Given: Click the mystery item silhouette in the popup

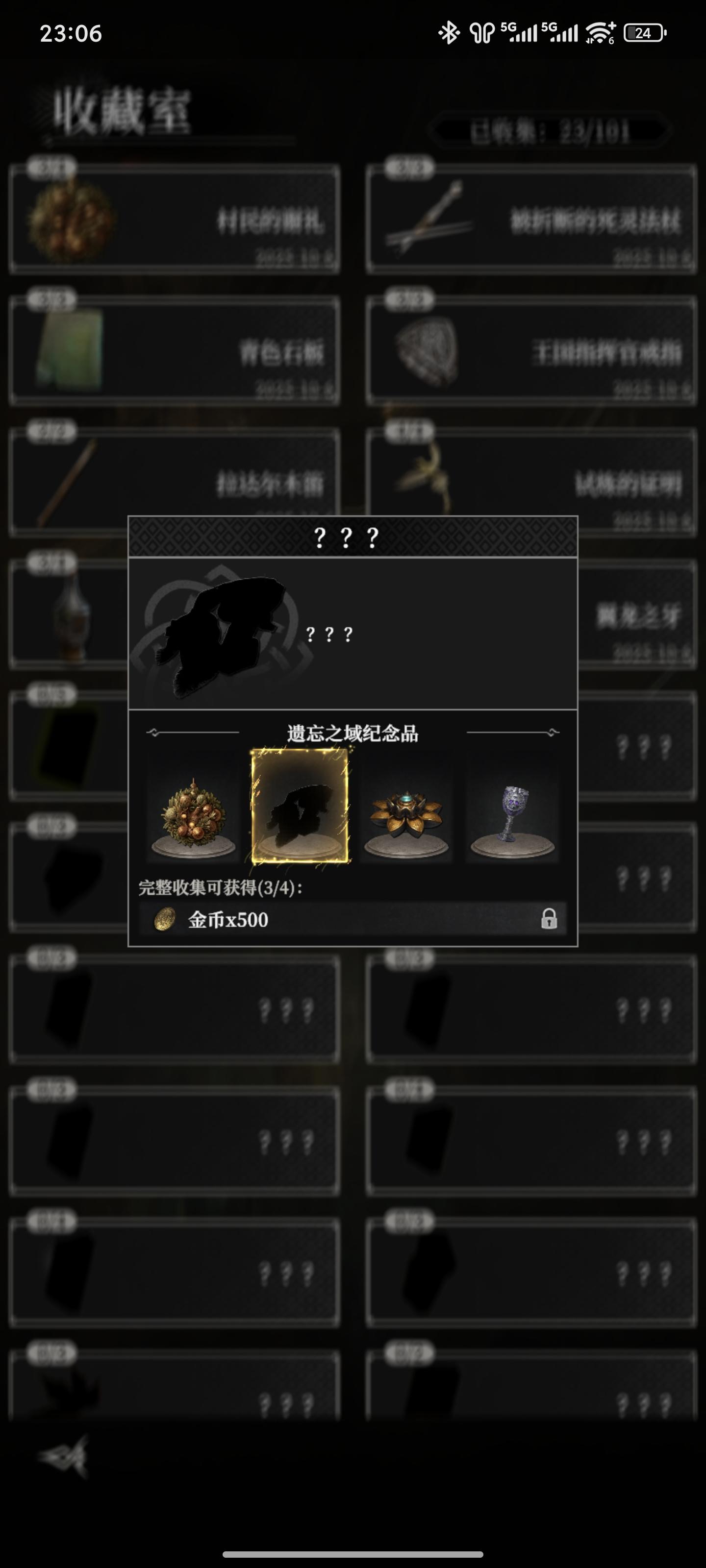Looking at the screenshot, I should pos(219,633).
